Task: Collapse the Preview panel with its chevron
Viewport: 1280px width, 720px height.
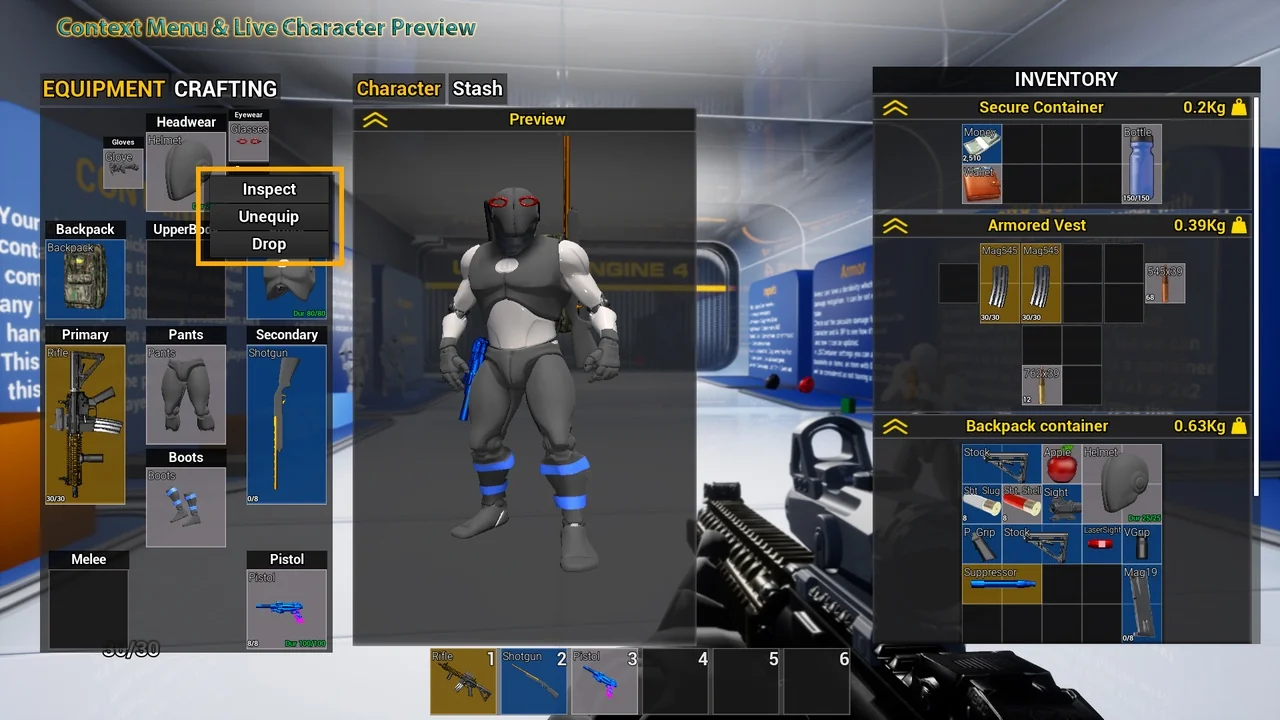Action: pyautogui.click(x=375, y=119)
